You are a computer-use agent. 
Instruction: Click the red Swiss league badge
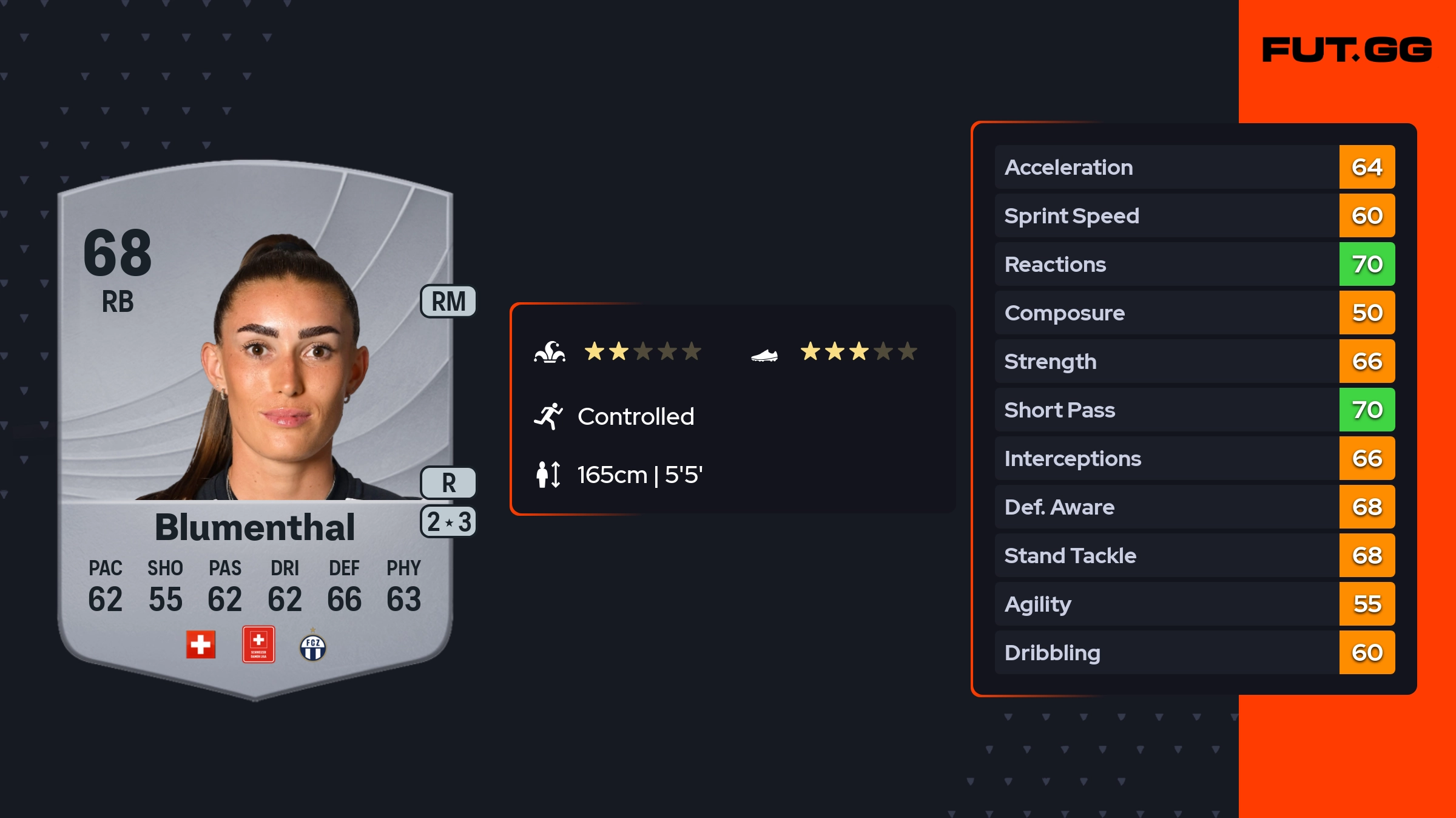(x=258, y=644)
